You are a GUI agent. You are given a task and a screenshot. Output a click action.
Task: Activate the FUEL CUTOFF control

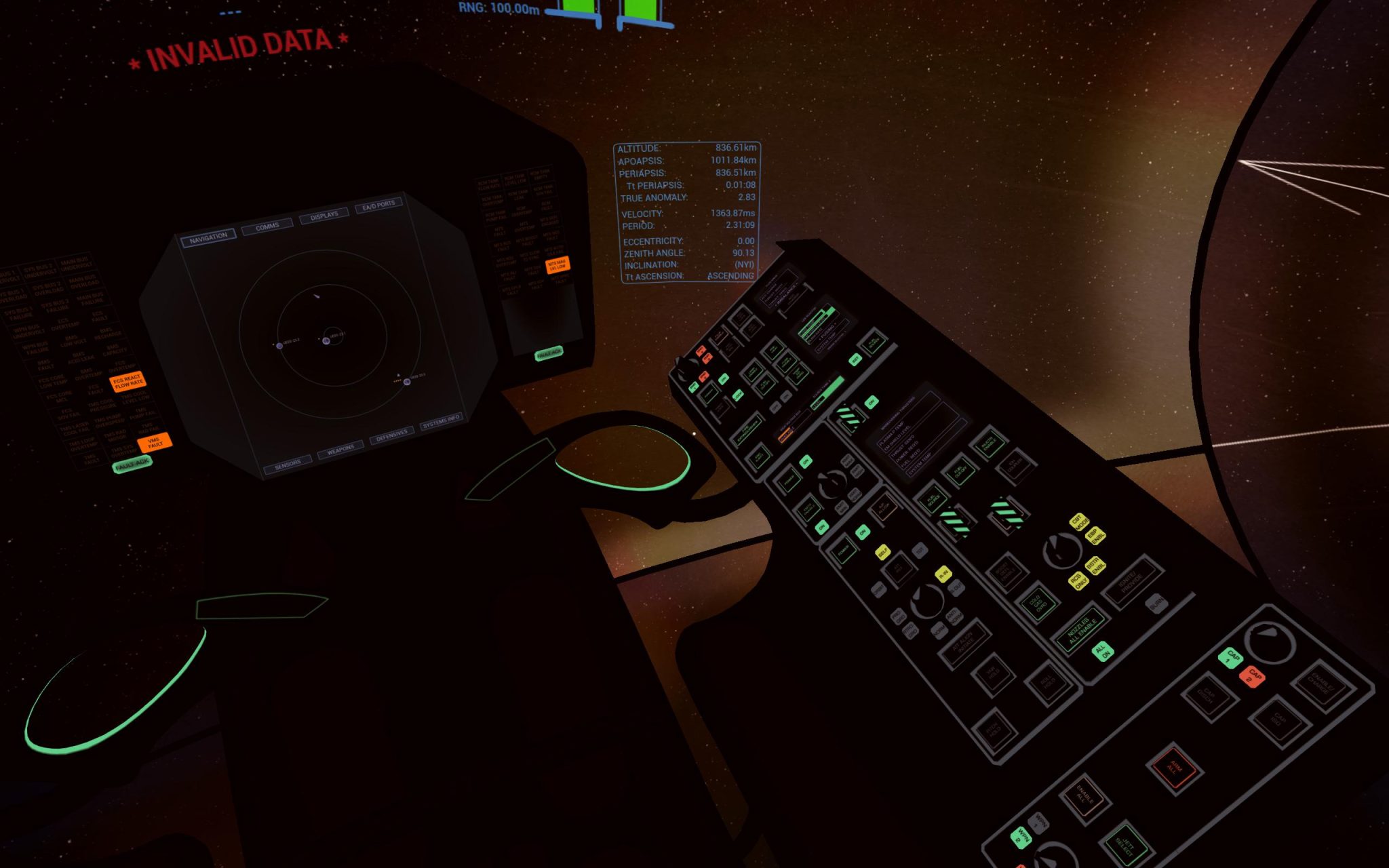click(960, 473)
